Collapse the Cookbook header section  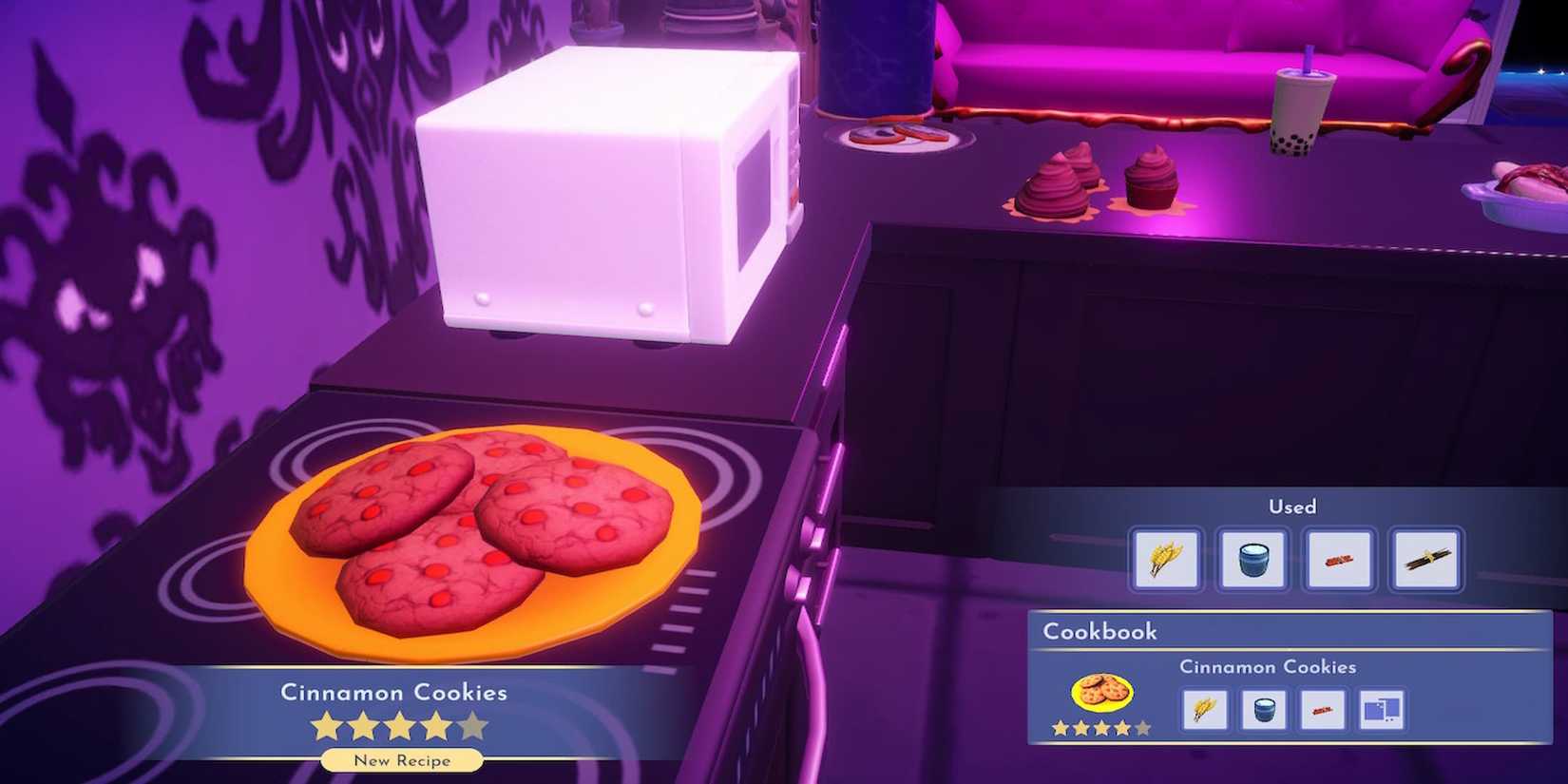[1100, 631]
